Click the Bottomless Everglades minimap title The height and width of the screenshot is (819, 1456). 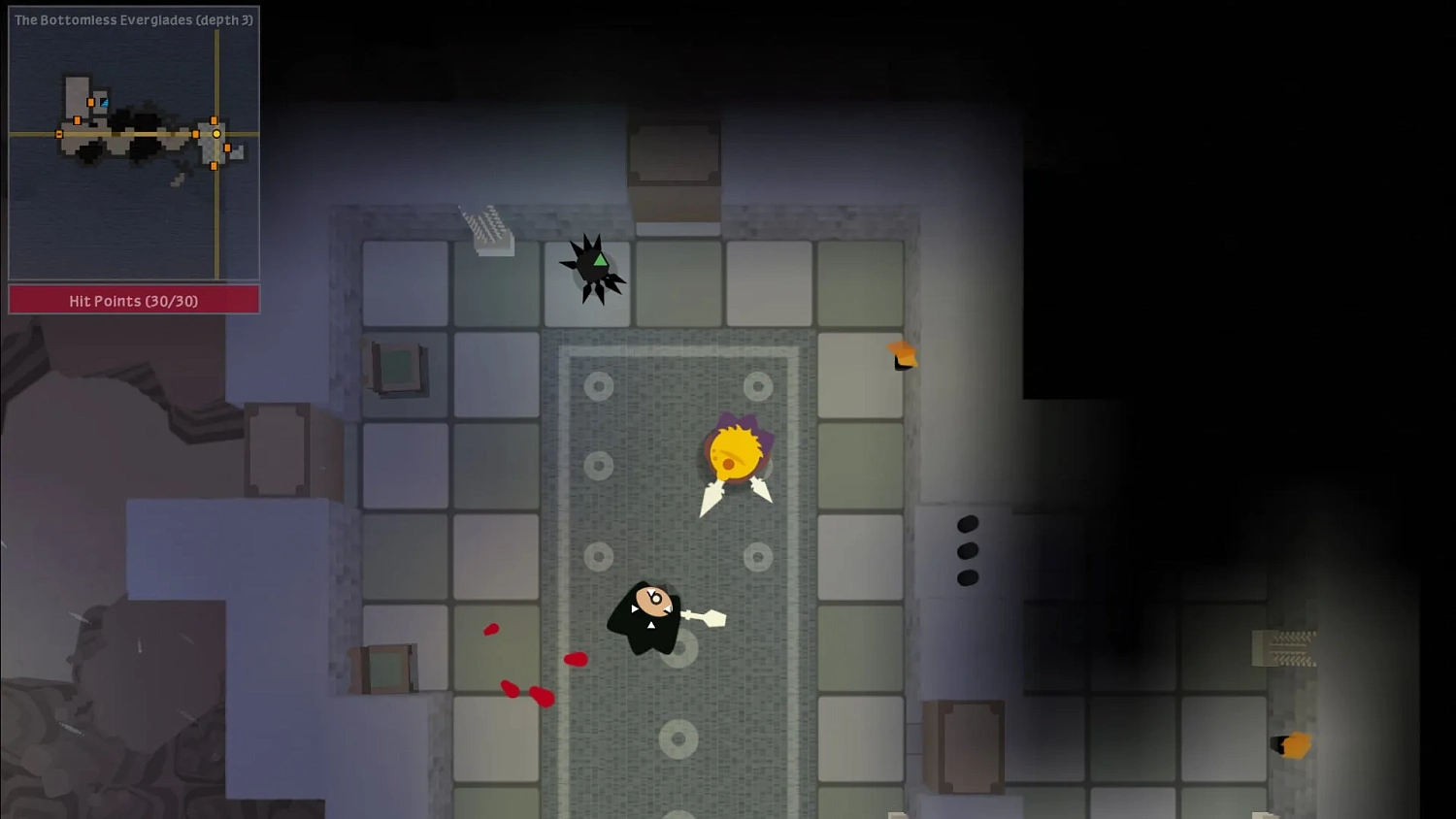click(133, 19)
